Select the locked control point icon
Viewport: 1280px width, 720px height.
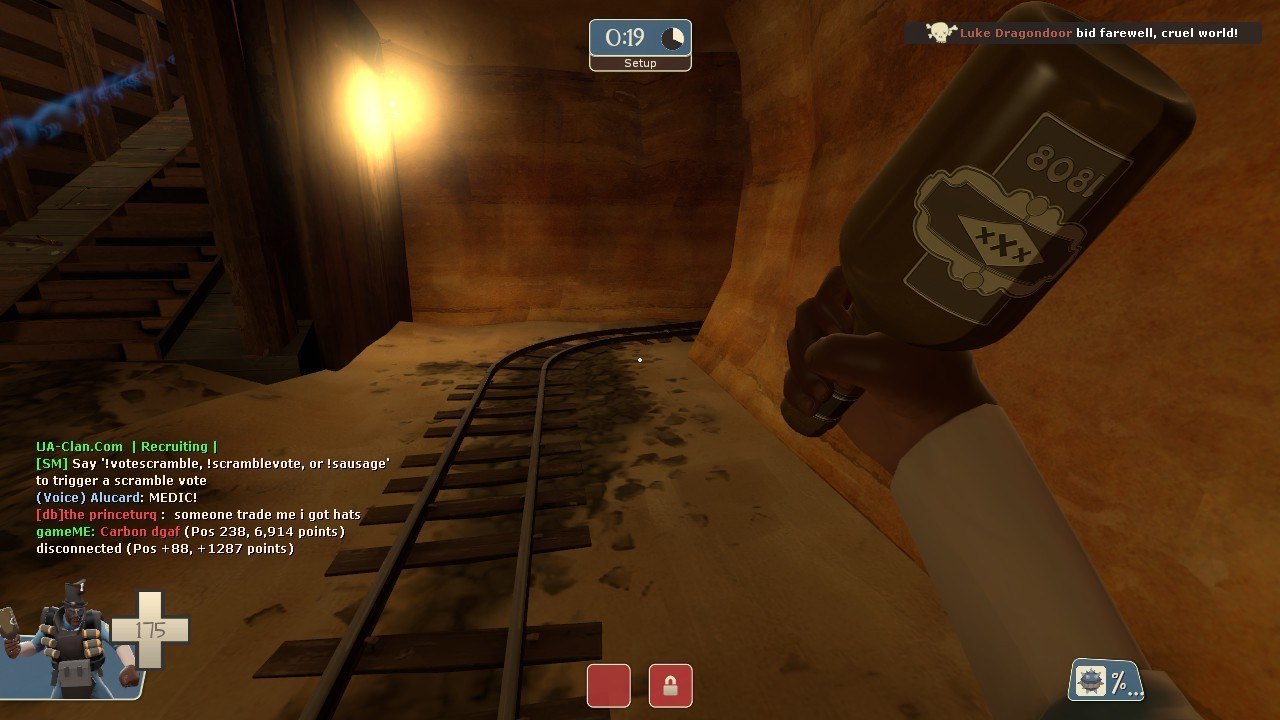[670, 686]
